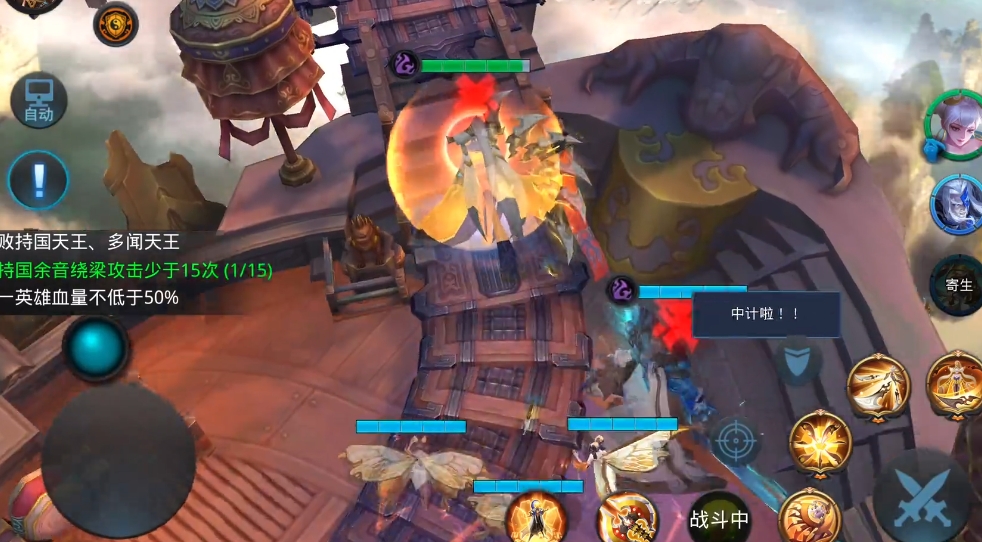Tap the blue shield recall icon
982x542 pixels.
point(798,361)
